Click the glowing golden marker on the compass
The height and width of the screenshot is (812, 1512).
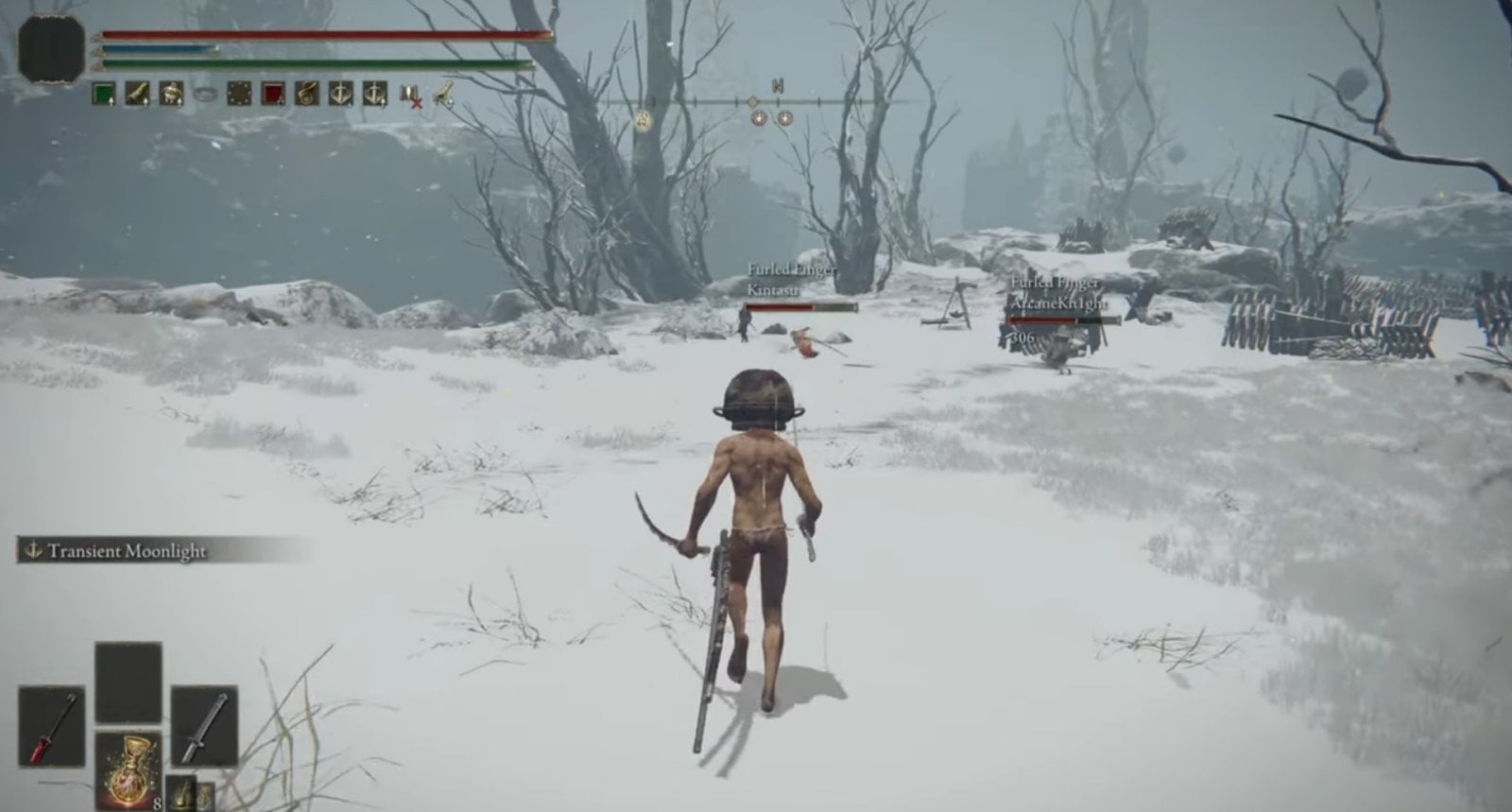point(644,120)
